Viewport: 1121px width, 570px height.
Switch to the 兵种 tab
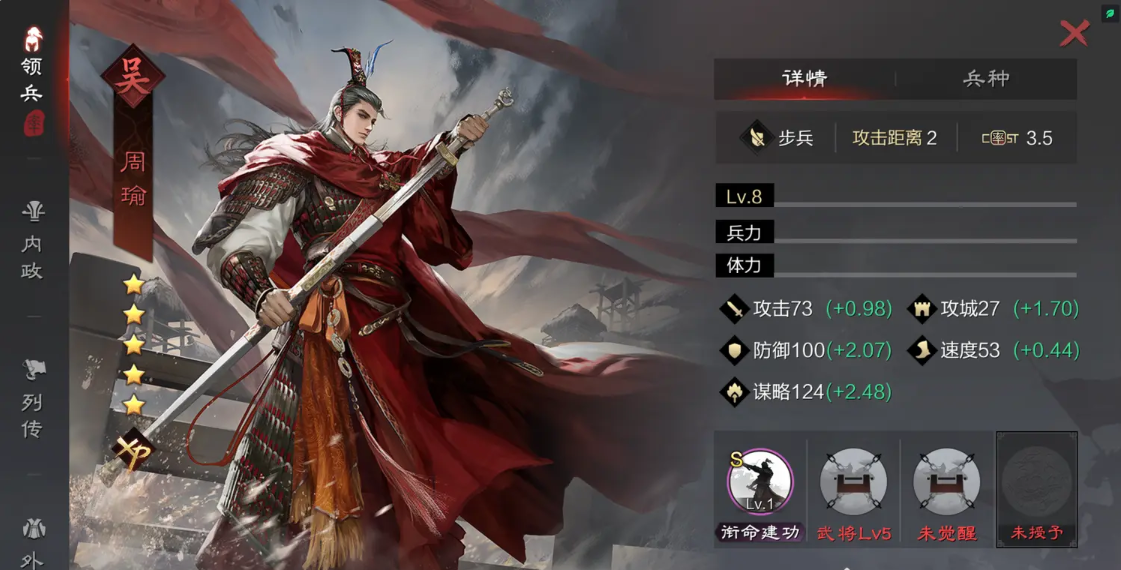[x=986, y=79]
